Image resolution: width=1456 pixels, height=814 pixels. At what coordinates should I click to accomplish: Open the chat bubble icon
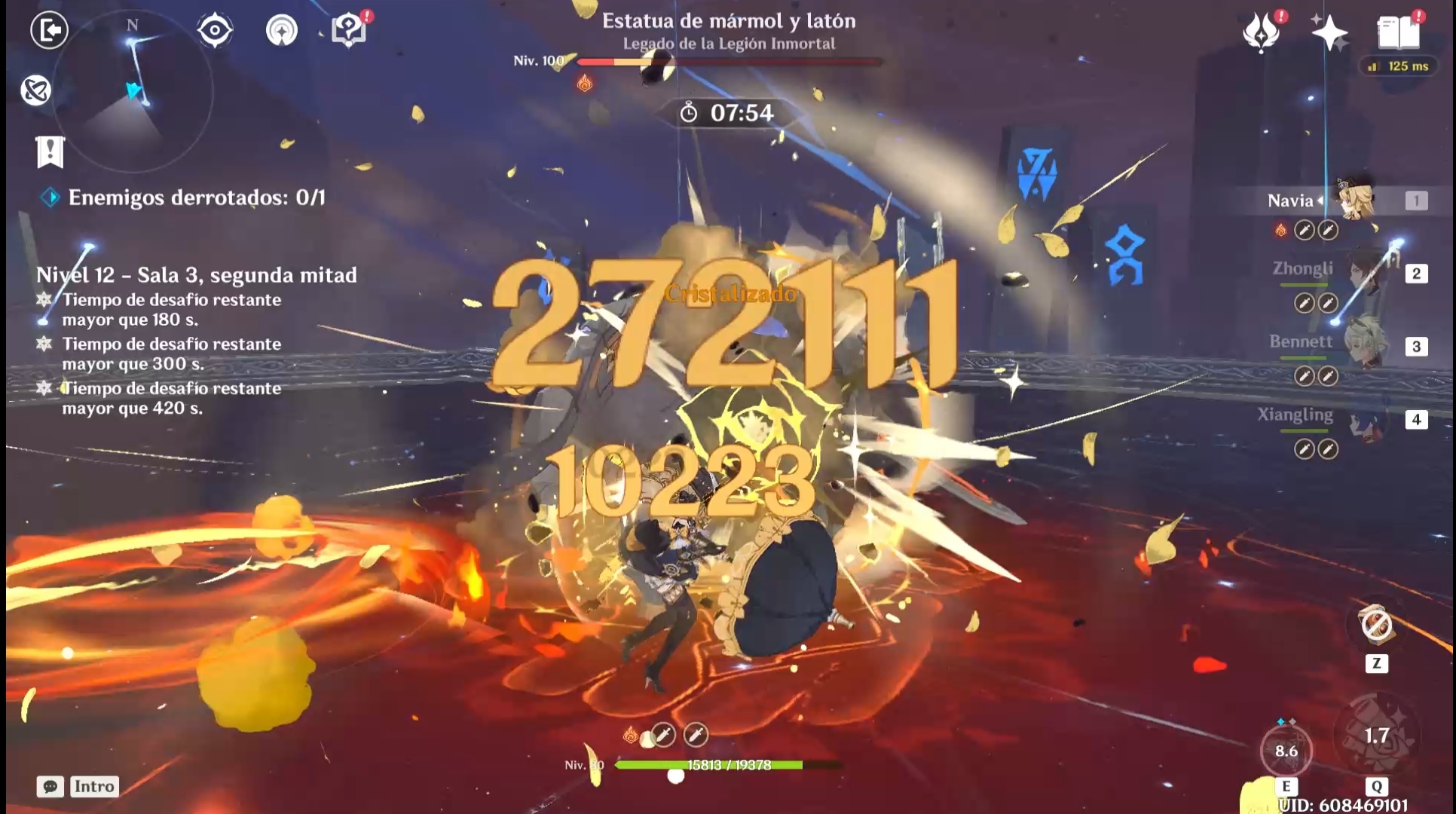[50, 787]
